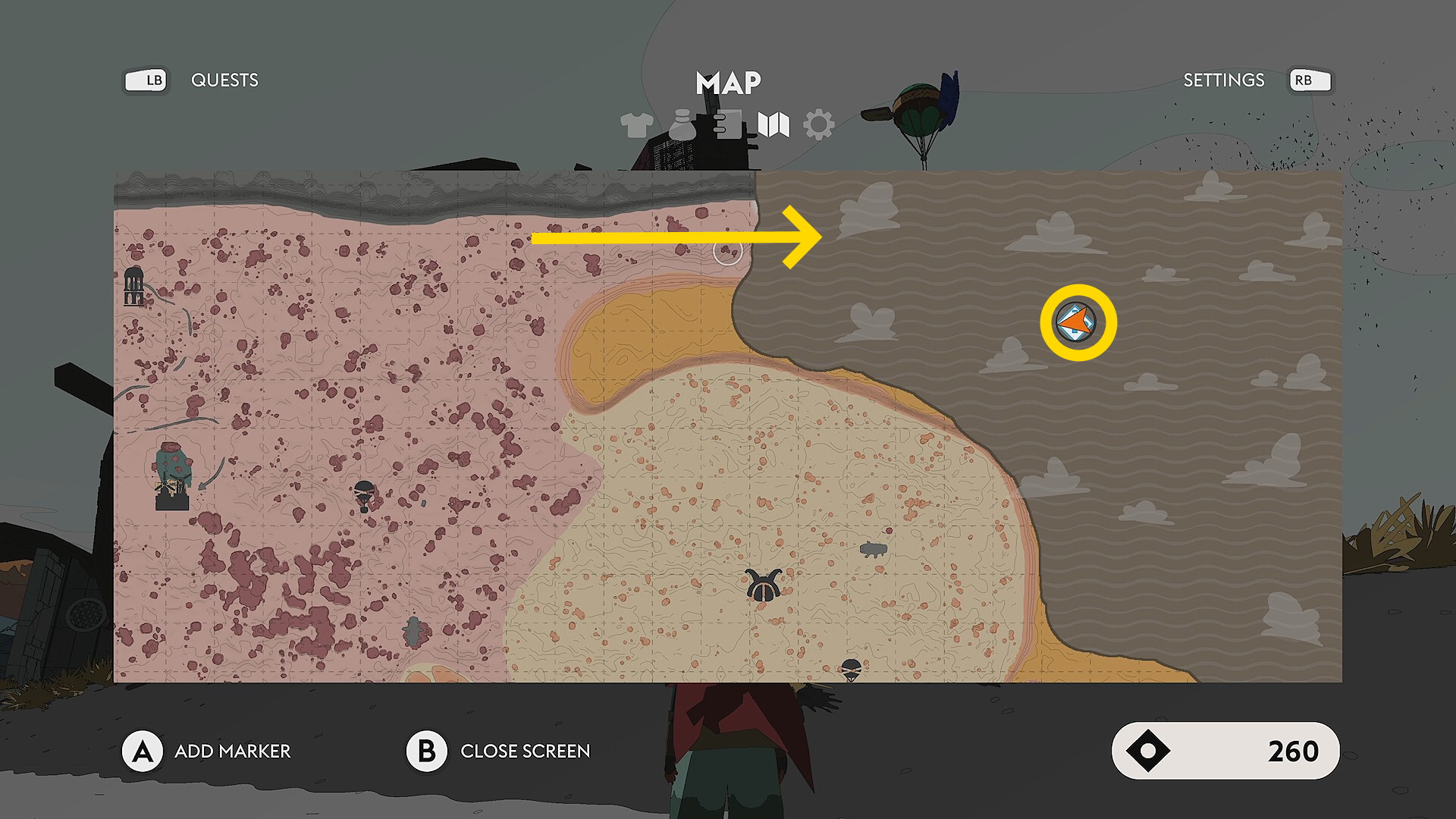Open the clothing tab with shirt icon
Image resolution: width=1456 pixels, height=819 pixels.
point(636,125)
